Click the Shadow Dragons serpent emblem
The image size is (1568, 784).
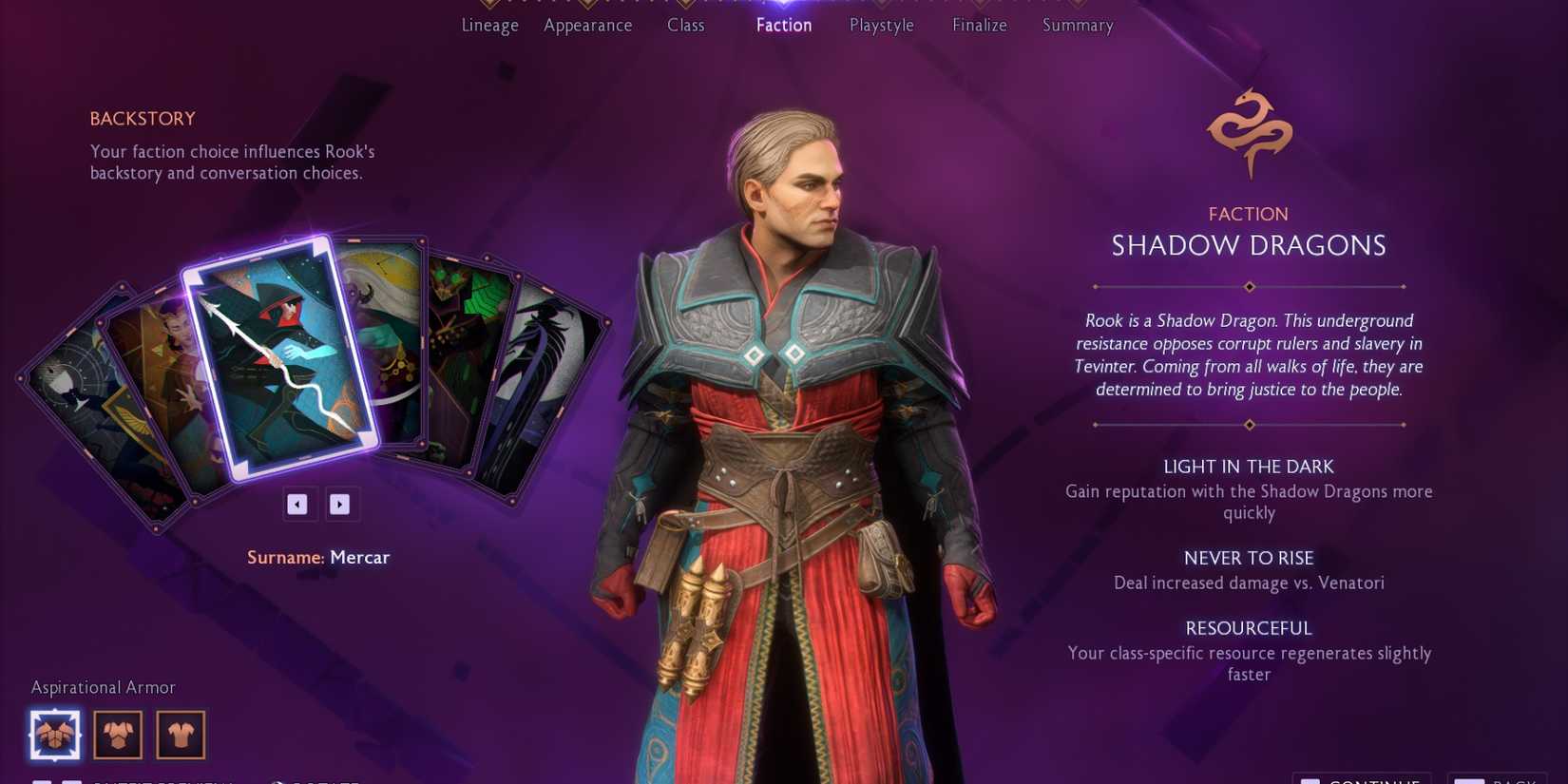pos(1248,133)
